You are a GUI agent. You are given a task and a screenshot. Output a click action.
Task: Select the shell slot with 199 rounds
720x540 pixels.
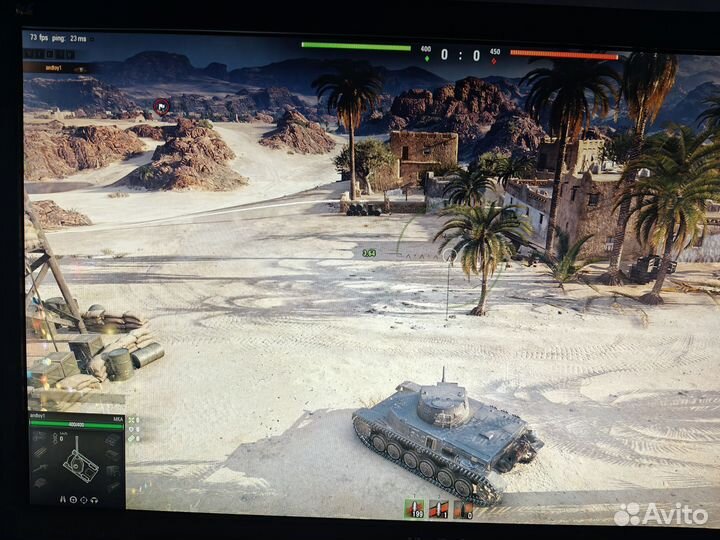(413, 510)
